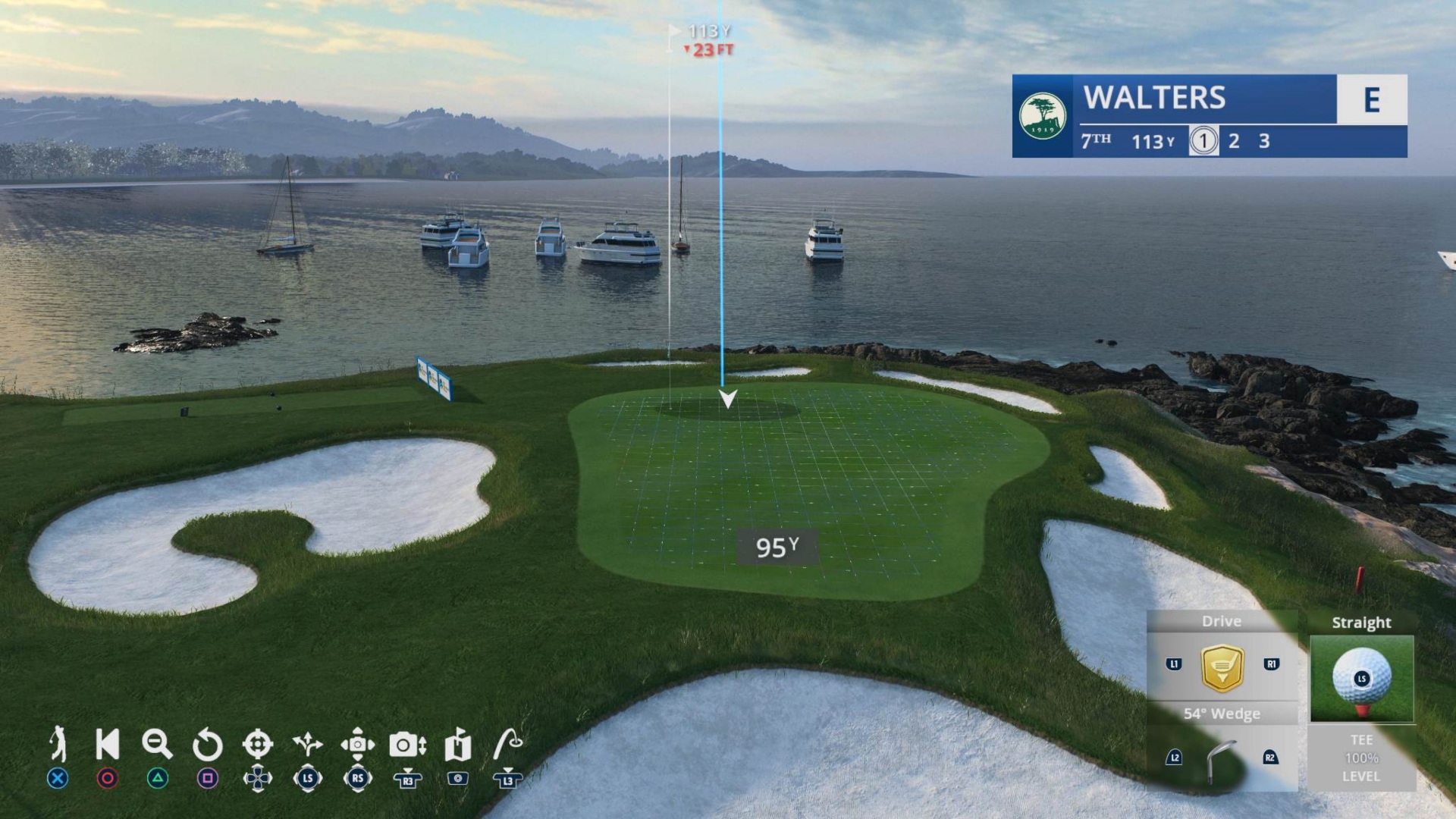Choose the crosshair aim target icon

[257, 744]
